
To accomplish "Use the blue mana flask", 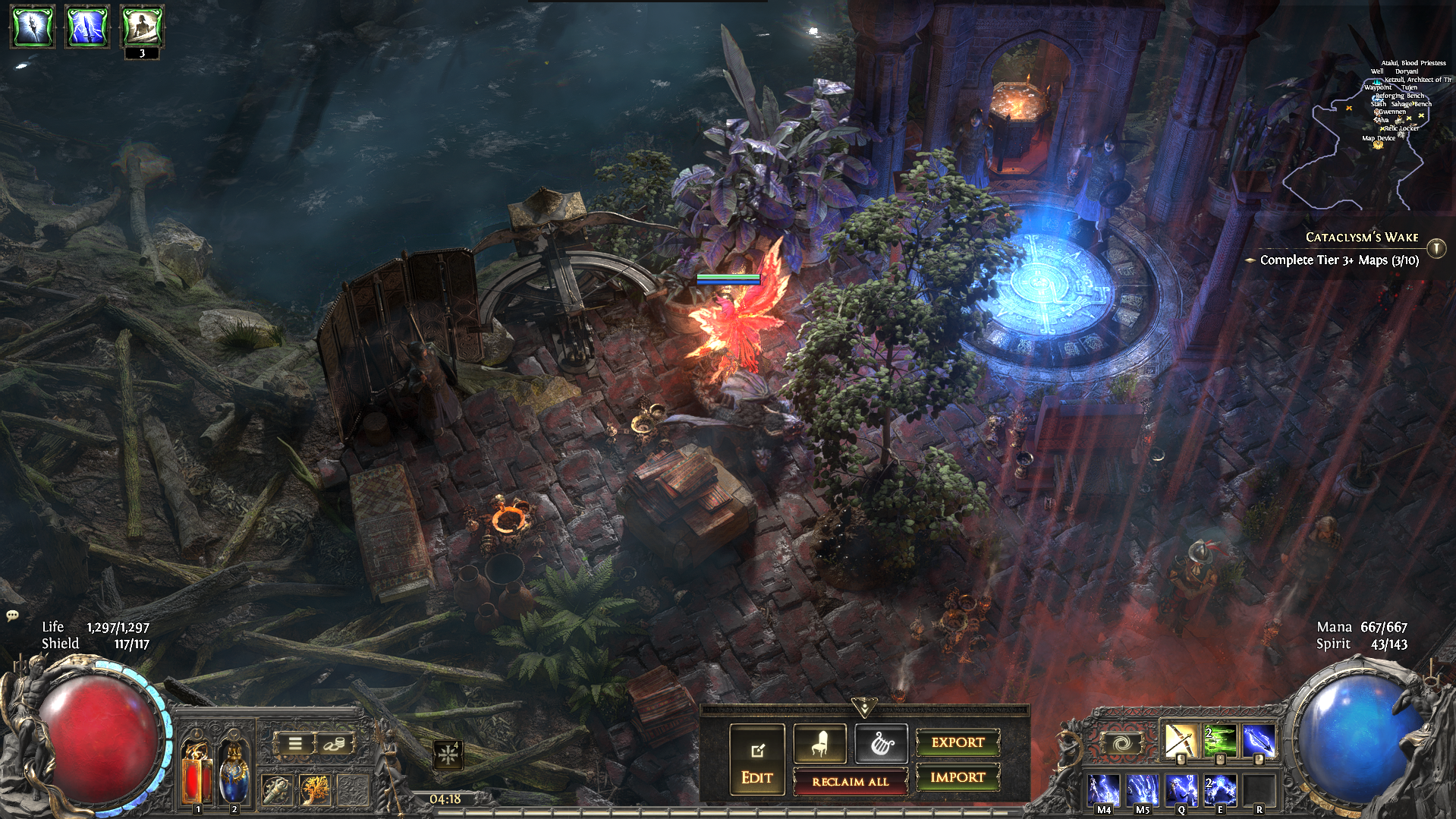I will pyautogui.click(x=233, y=772).
